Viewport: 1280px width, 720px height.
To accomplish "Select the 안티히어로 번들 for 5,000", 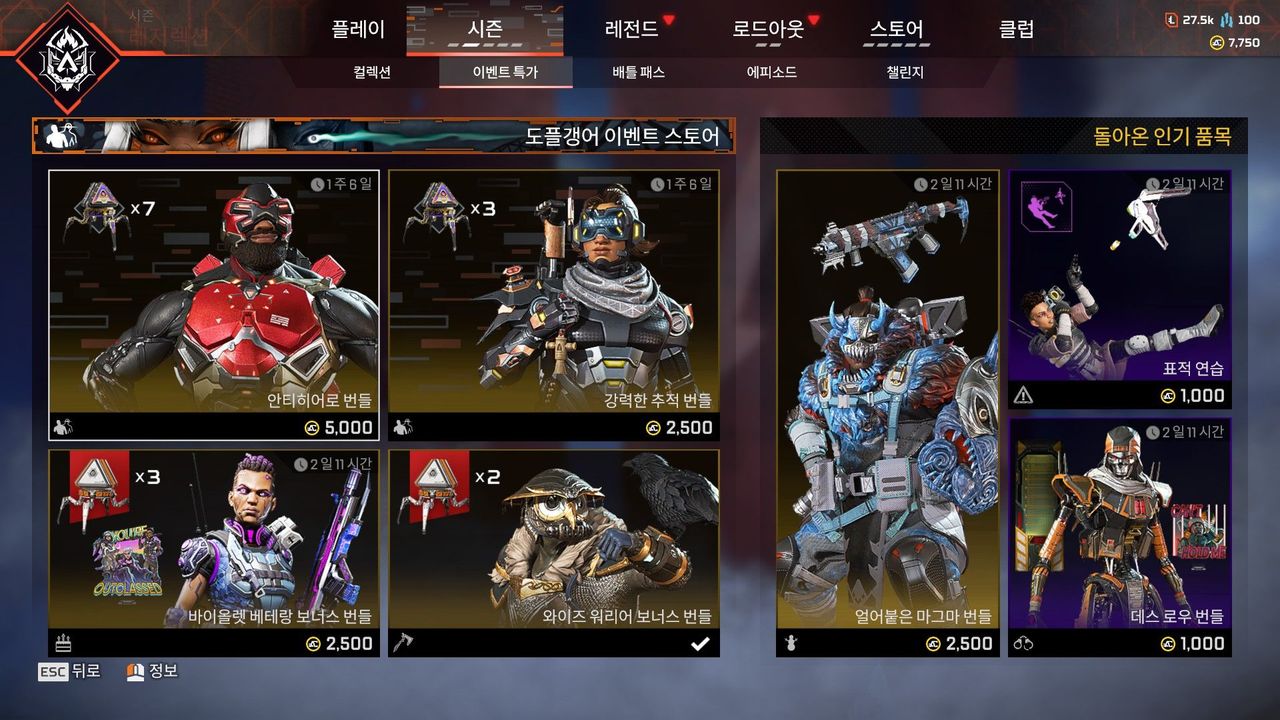I will [x=214, y=305].
